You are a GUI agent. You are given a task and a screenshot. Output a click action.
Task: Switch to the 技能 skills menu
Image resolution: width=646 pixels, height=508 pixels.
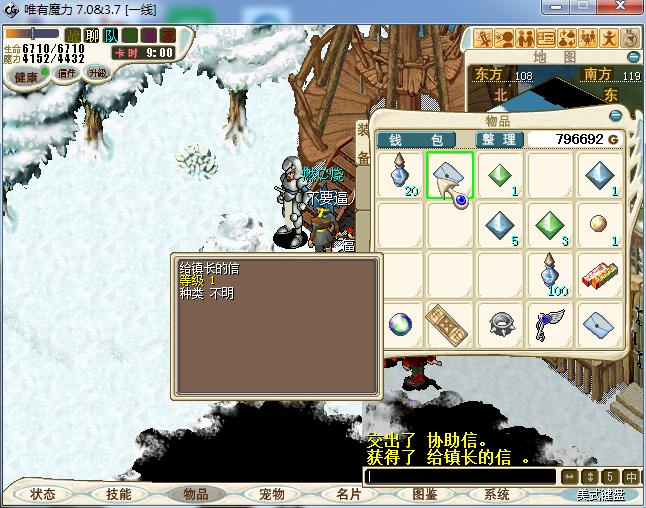click(x=119, y=494)
